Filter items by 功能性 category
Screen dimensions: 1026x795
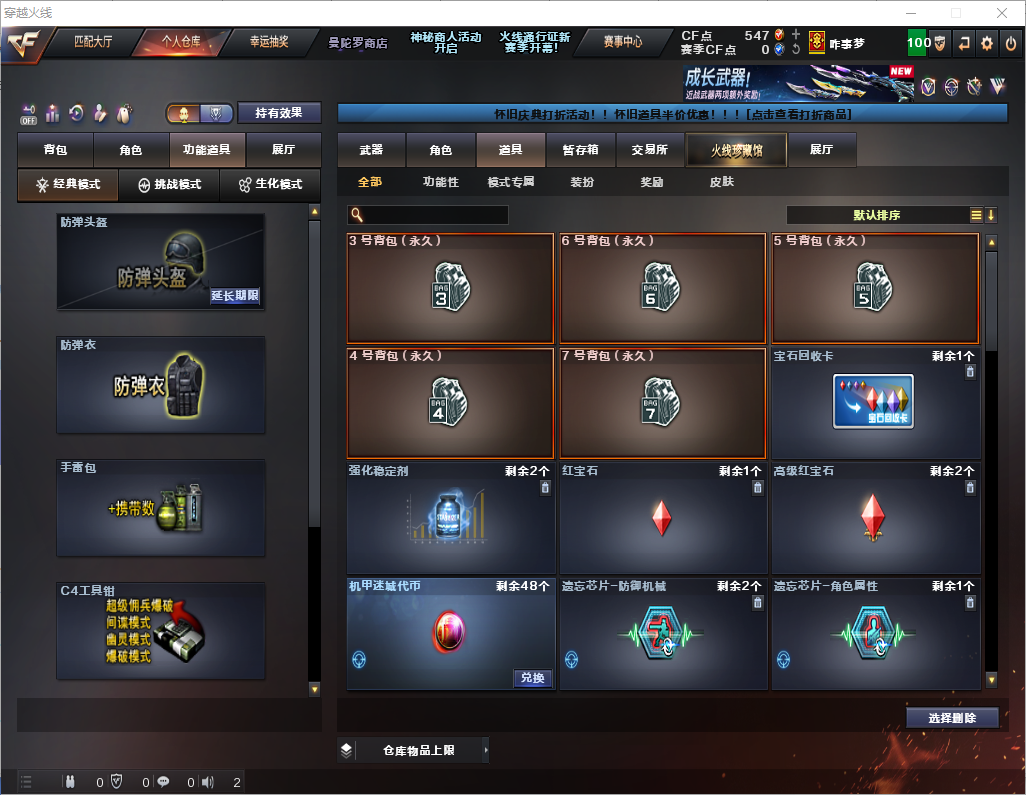[440, 182]
